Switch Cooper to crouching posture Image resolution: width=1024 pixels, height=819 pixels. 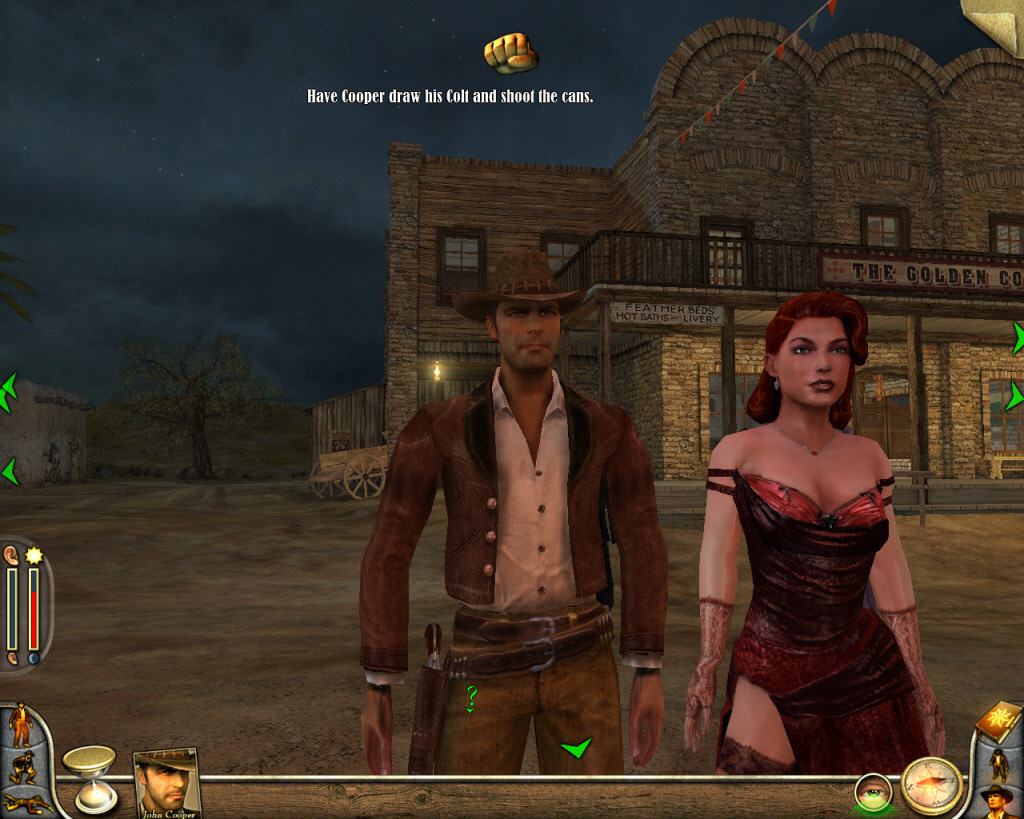coord(20,768)
